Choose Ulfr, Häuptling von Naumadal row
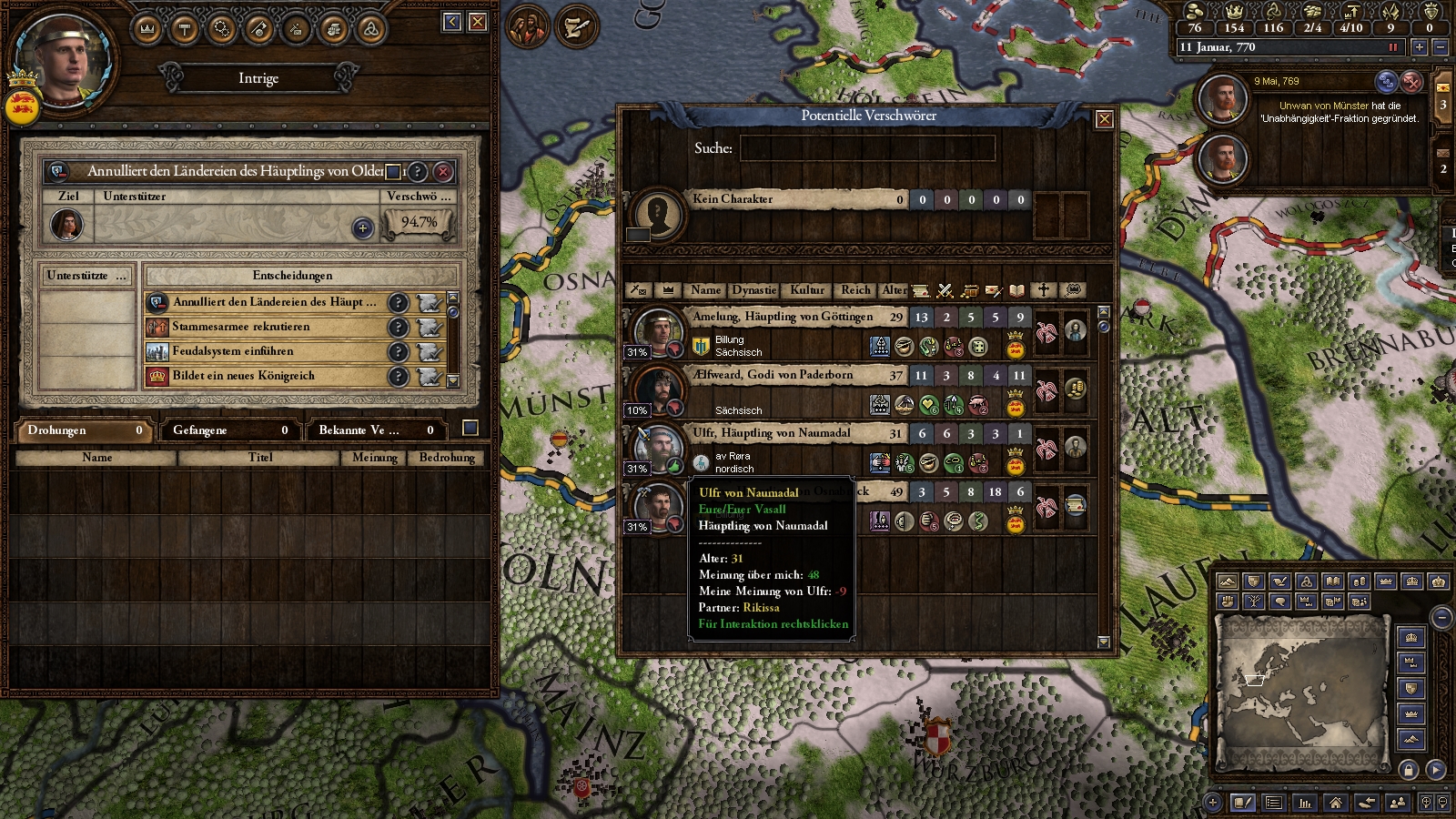The width and height of the screenshot is (1456, 819). pos(772,433)
